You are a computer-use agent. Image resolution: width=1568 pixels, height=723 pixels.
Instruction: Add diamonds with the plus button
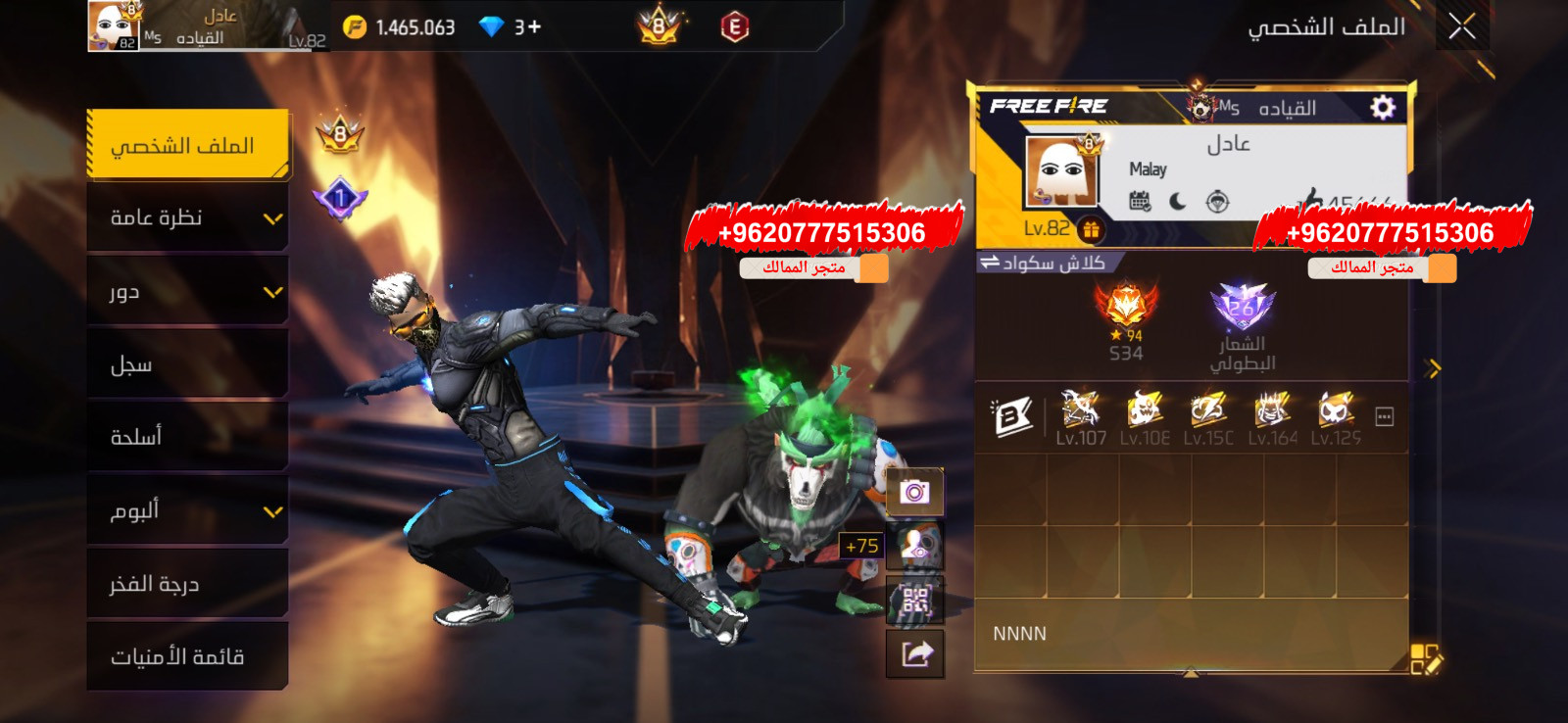coord(534,27)
